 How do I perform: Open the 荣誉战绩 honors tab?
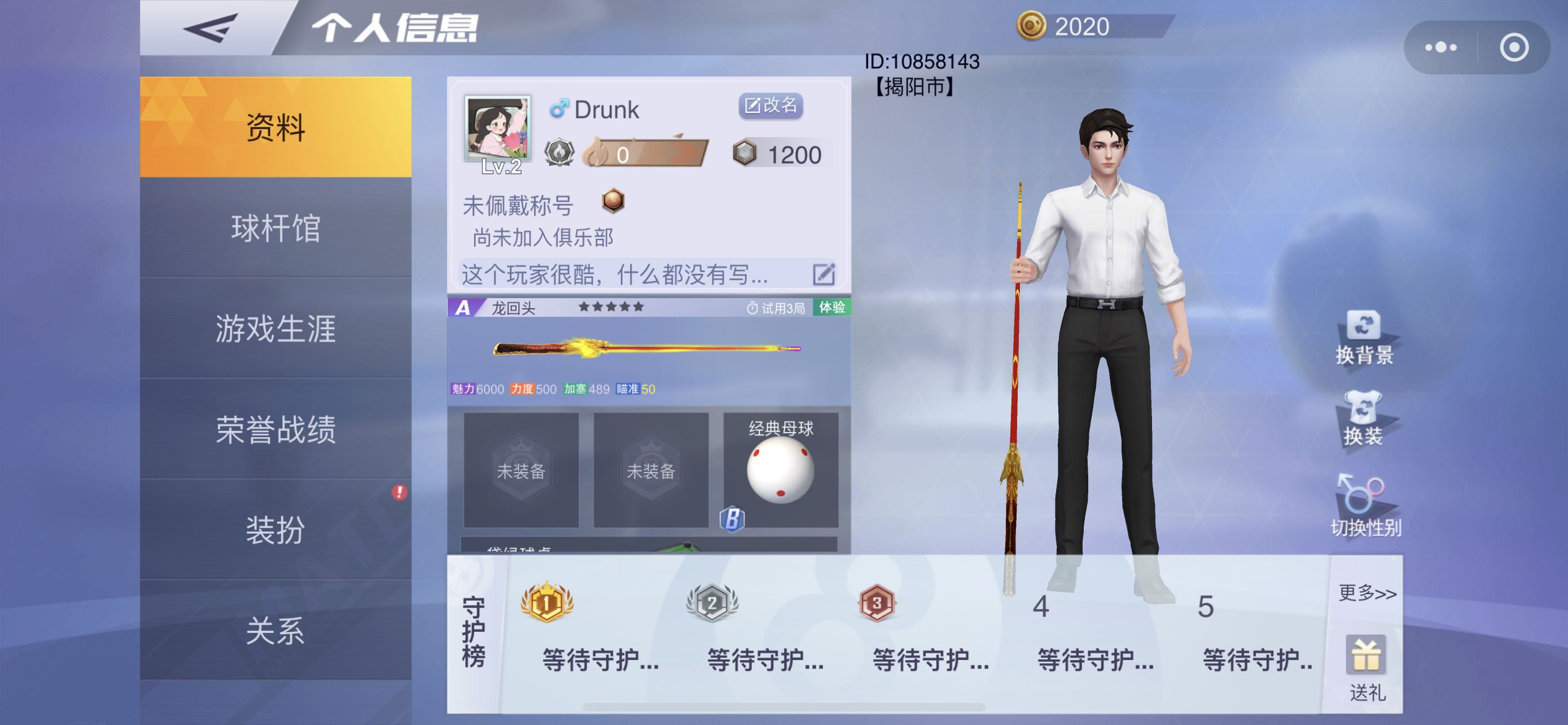(x=275, y=429)
